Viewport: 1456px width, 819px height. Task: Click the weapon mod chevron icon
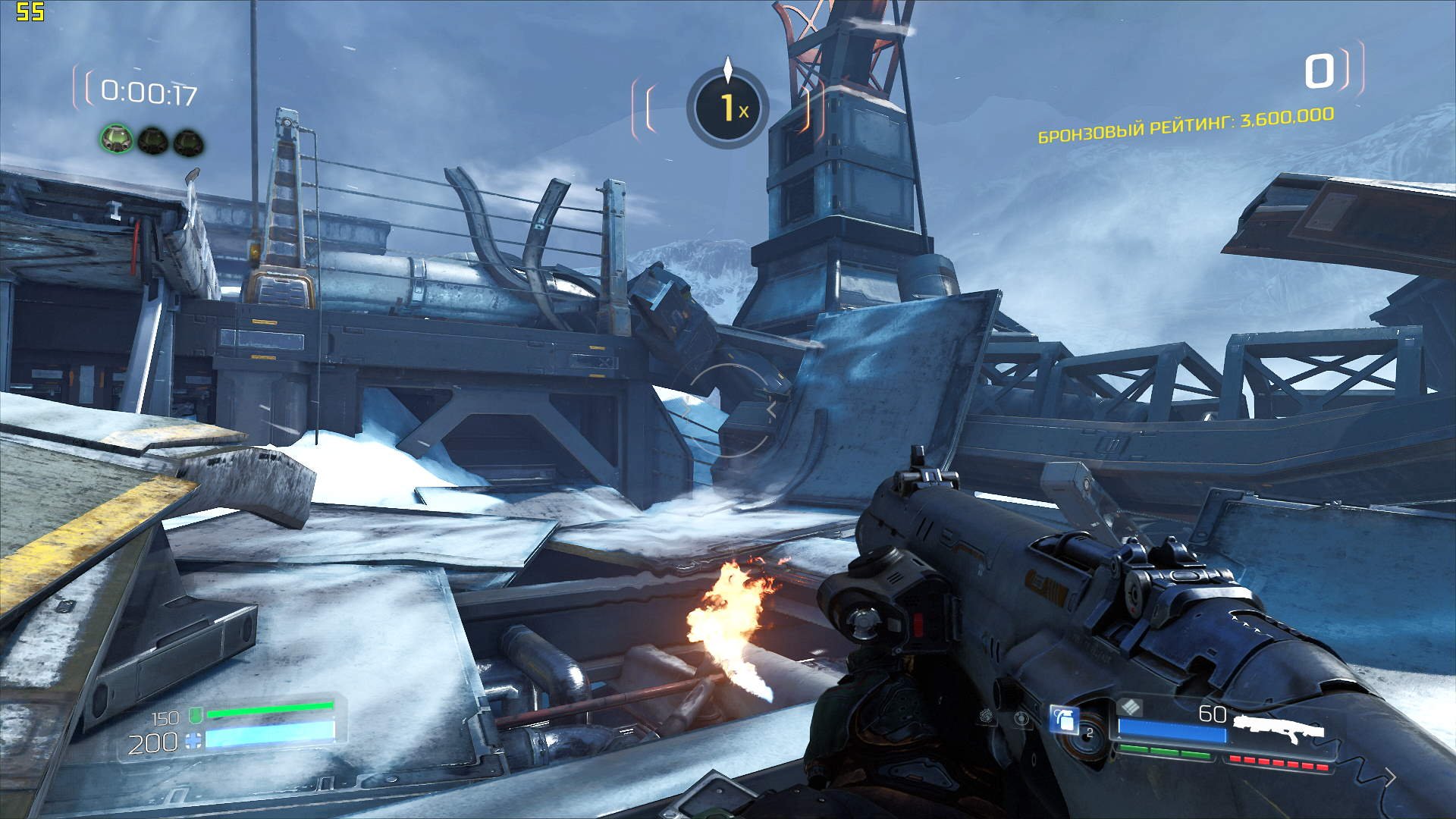pos(1131,708)
